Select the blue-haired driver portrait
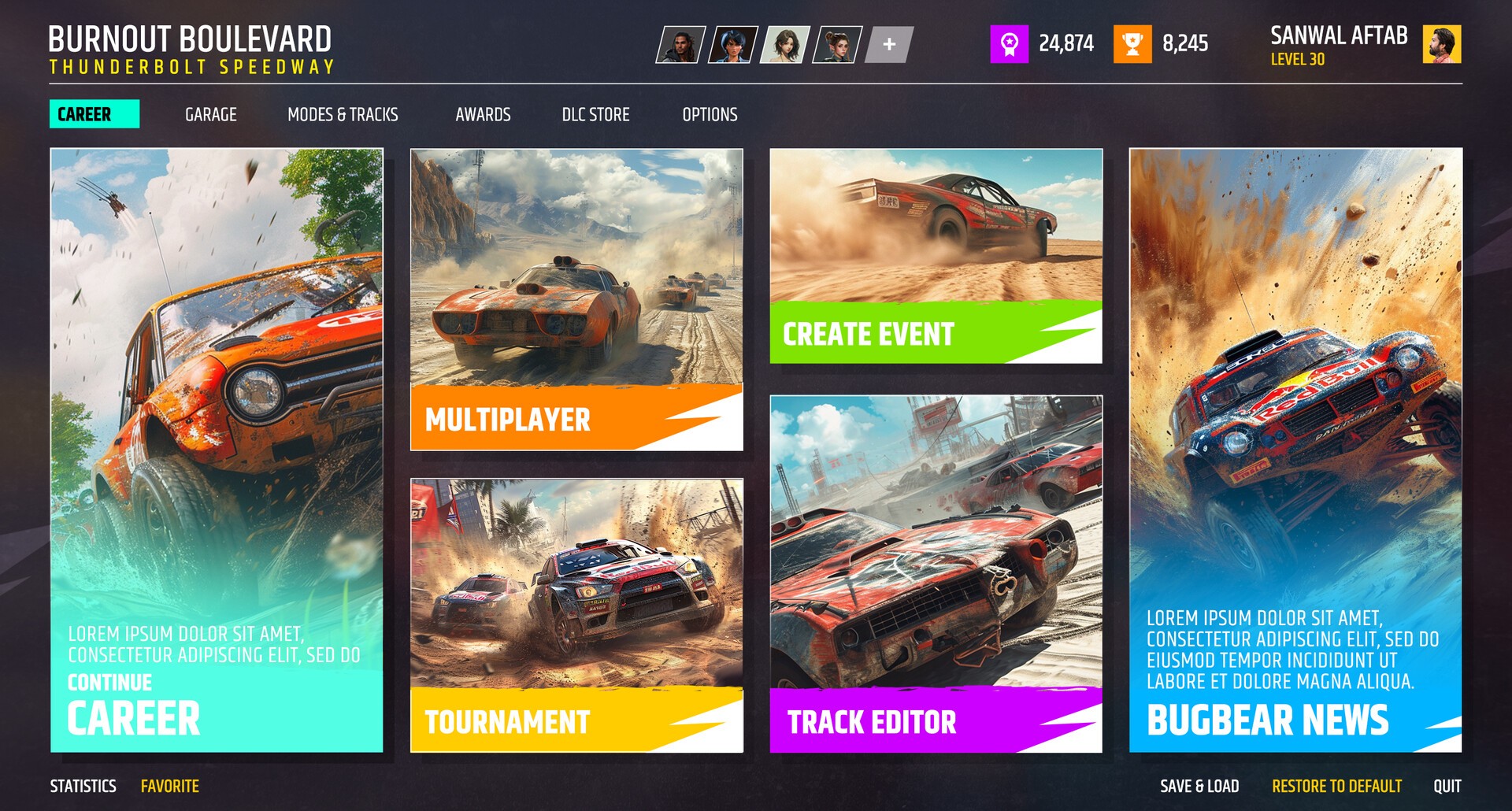 [733, 46]
